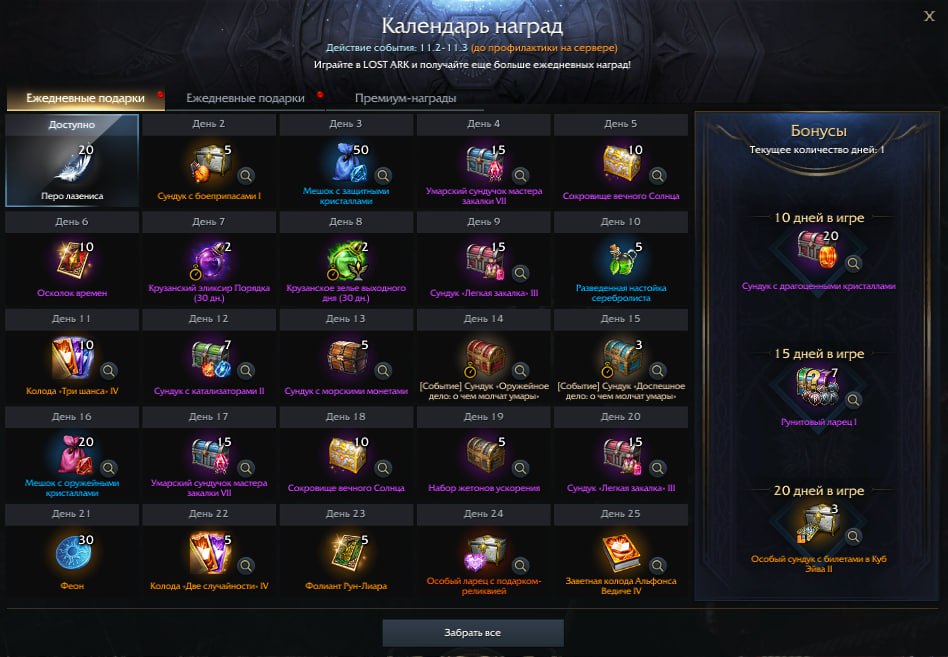The image size is (948, 657).
Task: Click the "Забрать все" button
Action: pyautogui.click(x=473, y=633)
